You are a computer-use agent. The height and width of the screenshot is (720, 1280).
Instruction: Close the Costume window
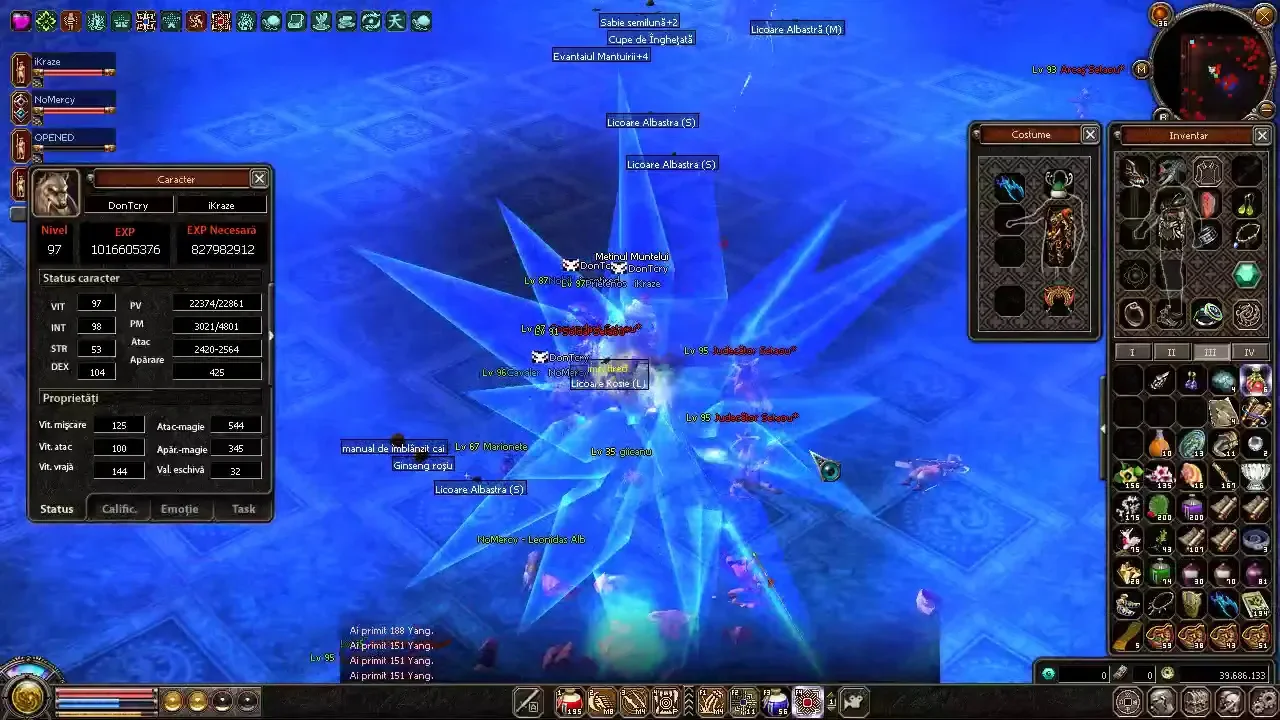click(x=1090, y=134)
